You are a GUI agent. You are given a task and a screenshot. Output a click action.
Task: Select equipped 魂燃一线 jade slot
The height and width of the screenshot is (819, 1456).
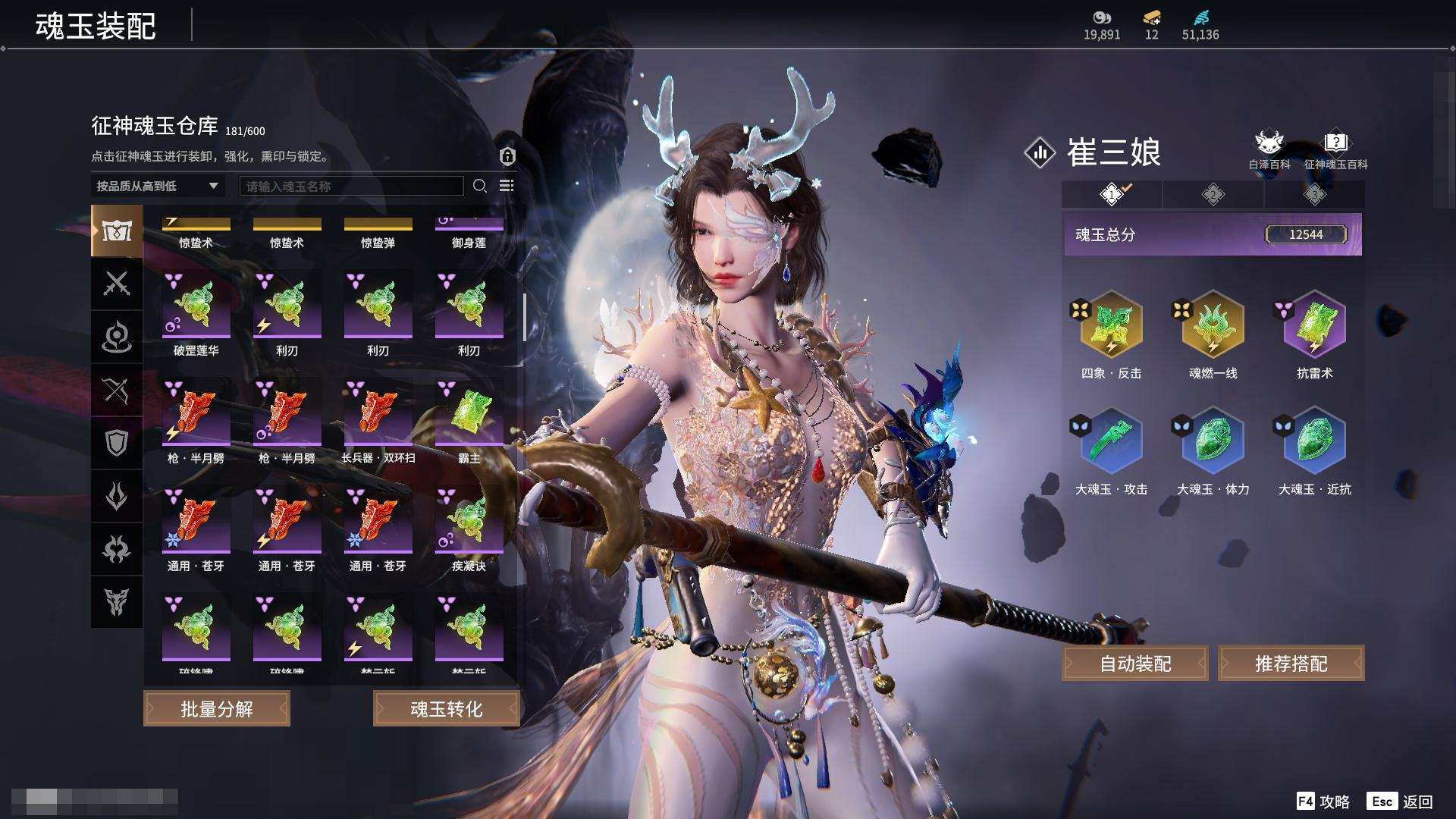point(1213,325)
